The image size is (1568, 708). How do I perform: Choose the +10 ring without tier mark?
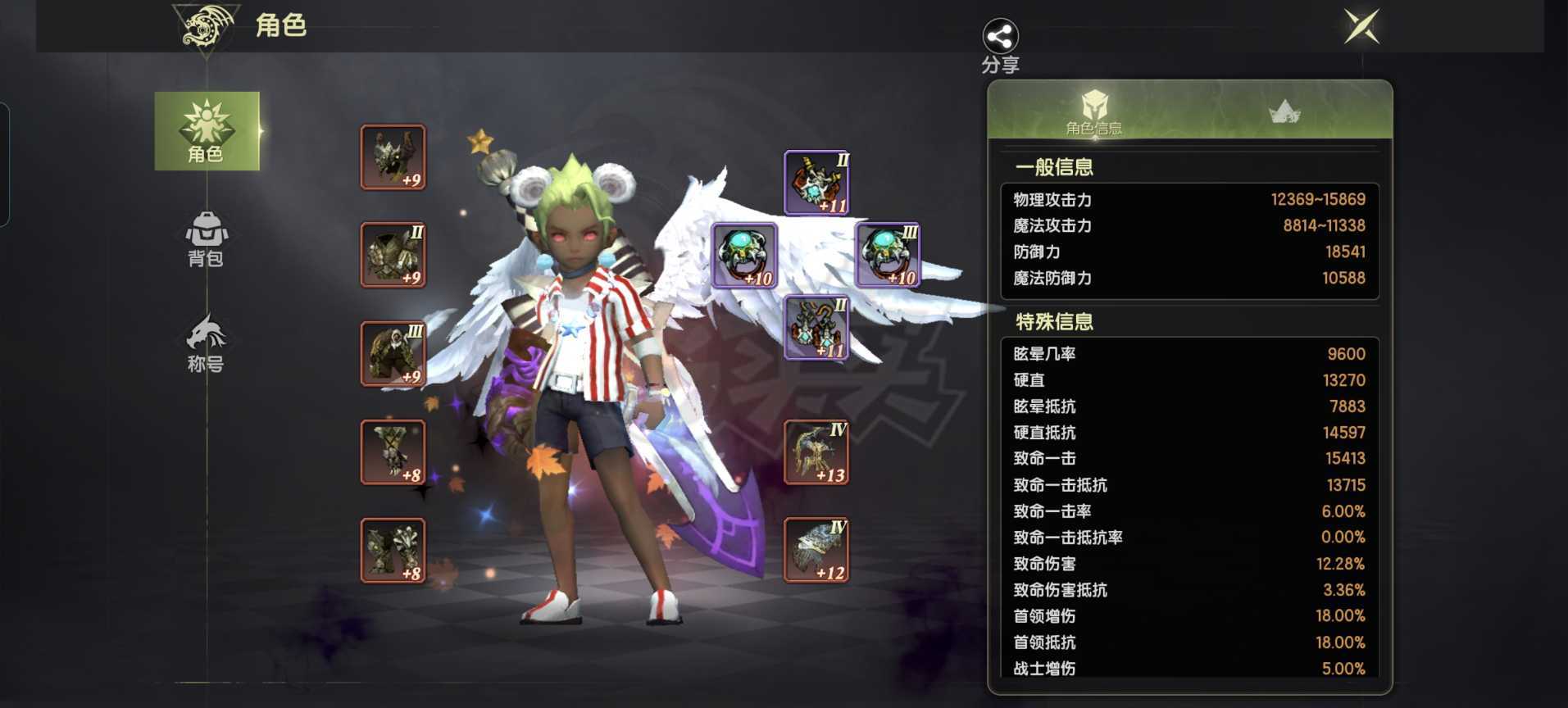click(744, 256)
